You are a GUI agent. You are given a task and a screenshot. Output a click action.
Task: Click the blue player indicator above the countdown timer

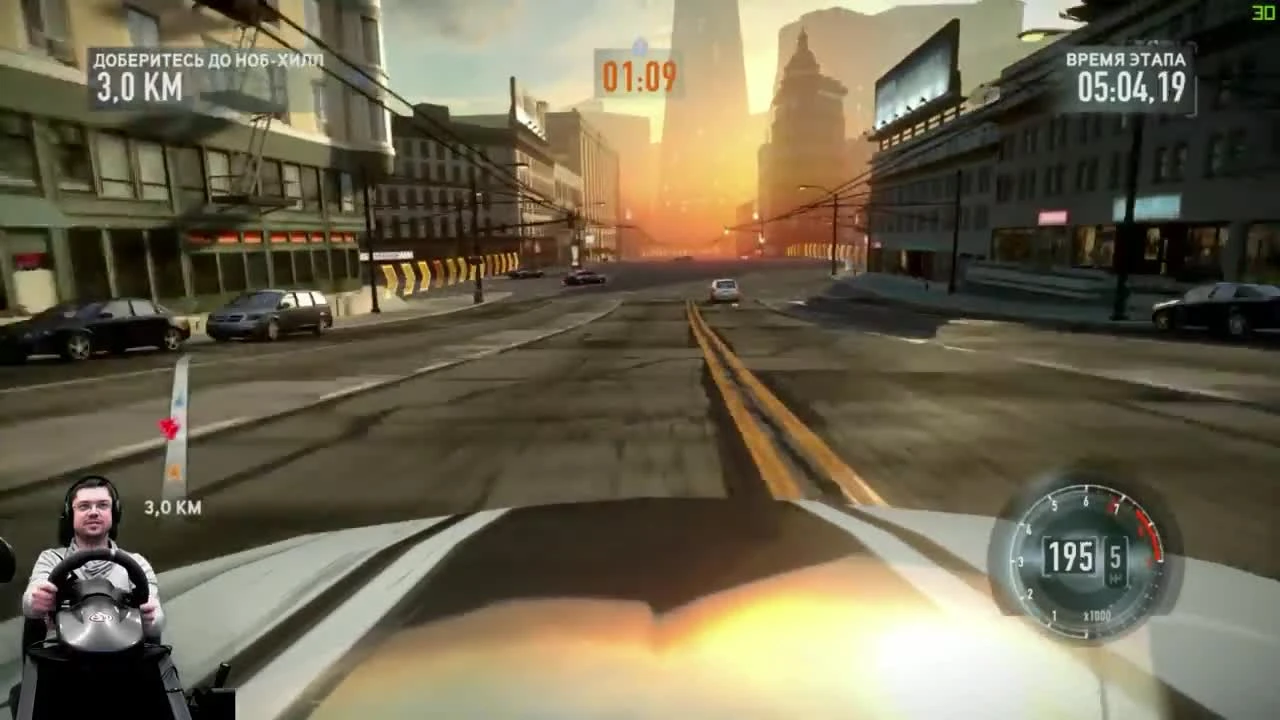coord(641,44)
